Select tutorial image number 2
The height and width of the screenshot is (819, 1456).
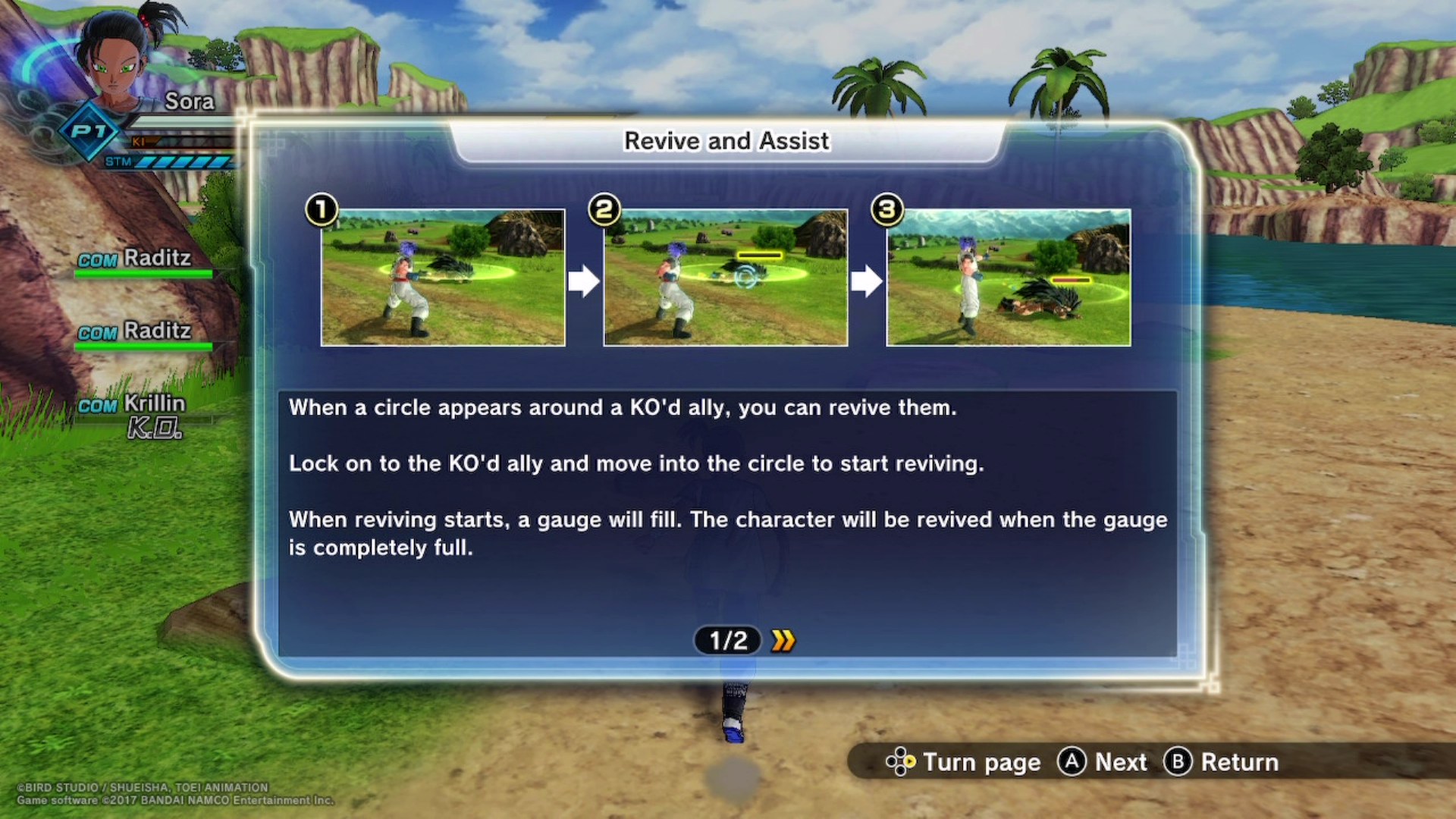coord(726,278)
